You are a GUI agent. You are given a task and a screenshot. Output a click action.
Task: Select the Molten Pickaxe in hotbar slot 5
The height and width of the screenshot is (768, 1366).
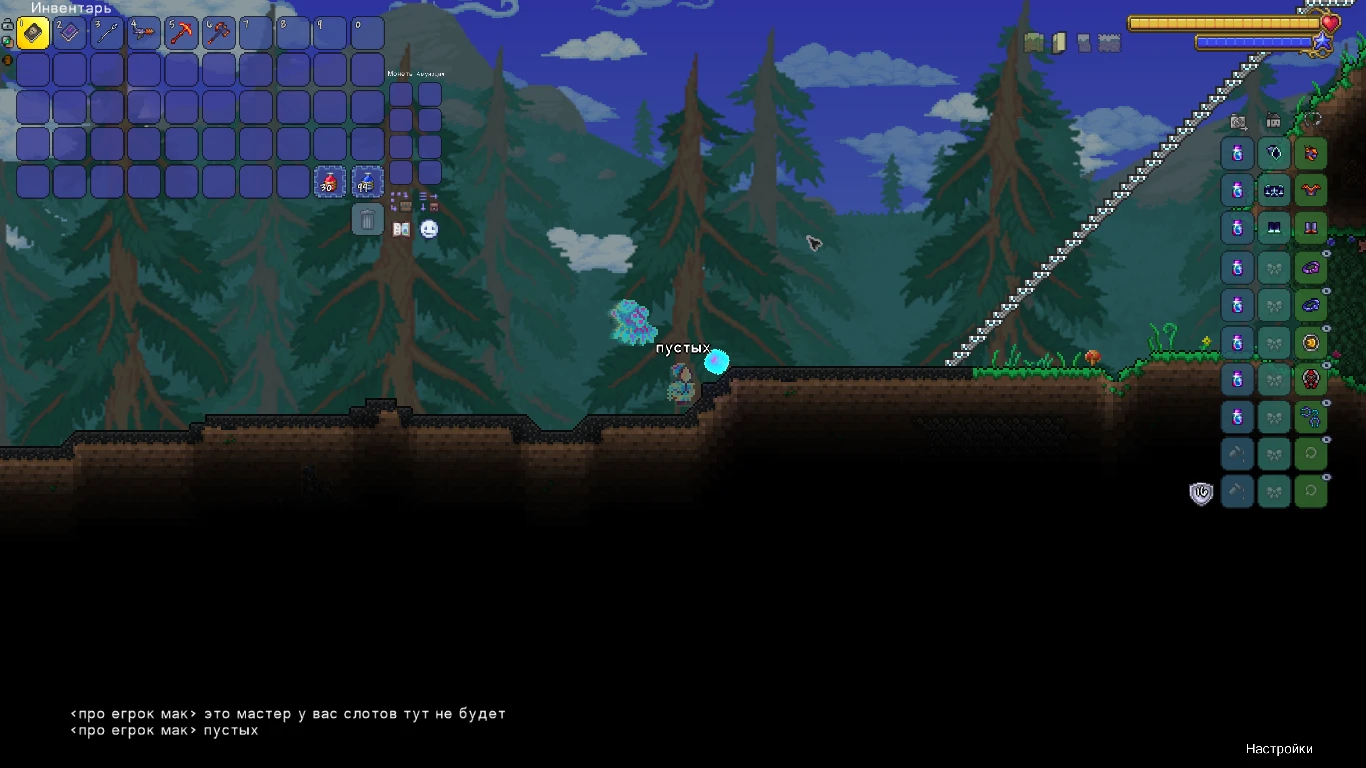click(181, 32)
